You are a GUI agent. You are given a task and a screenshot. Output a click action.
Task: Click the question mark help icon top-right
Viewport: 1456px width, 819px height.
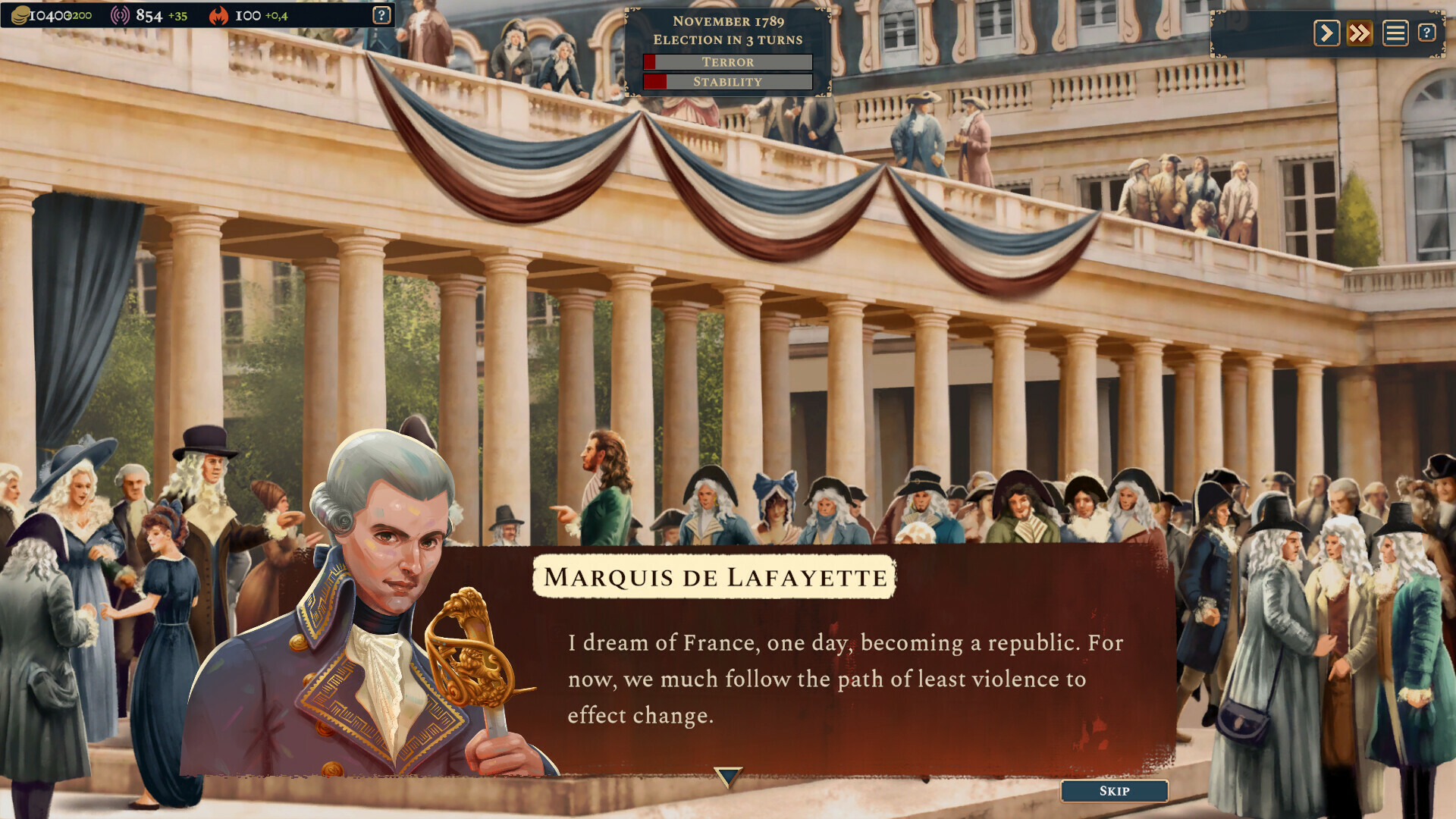[1429, 33]
